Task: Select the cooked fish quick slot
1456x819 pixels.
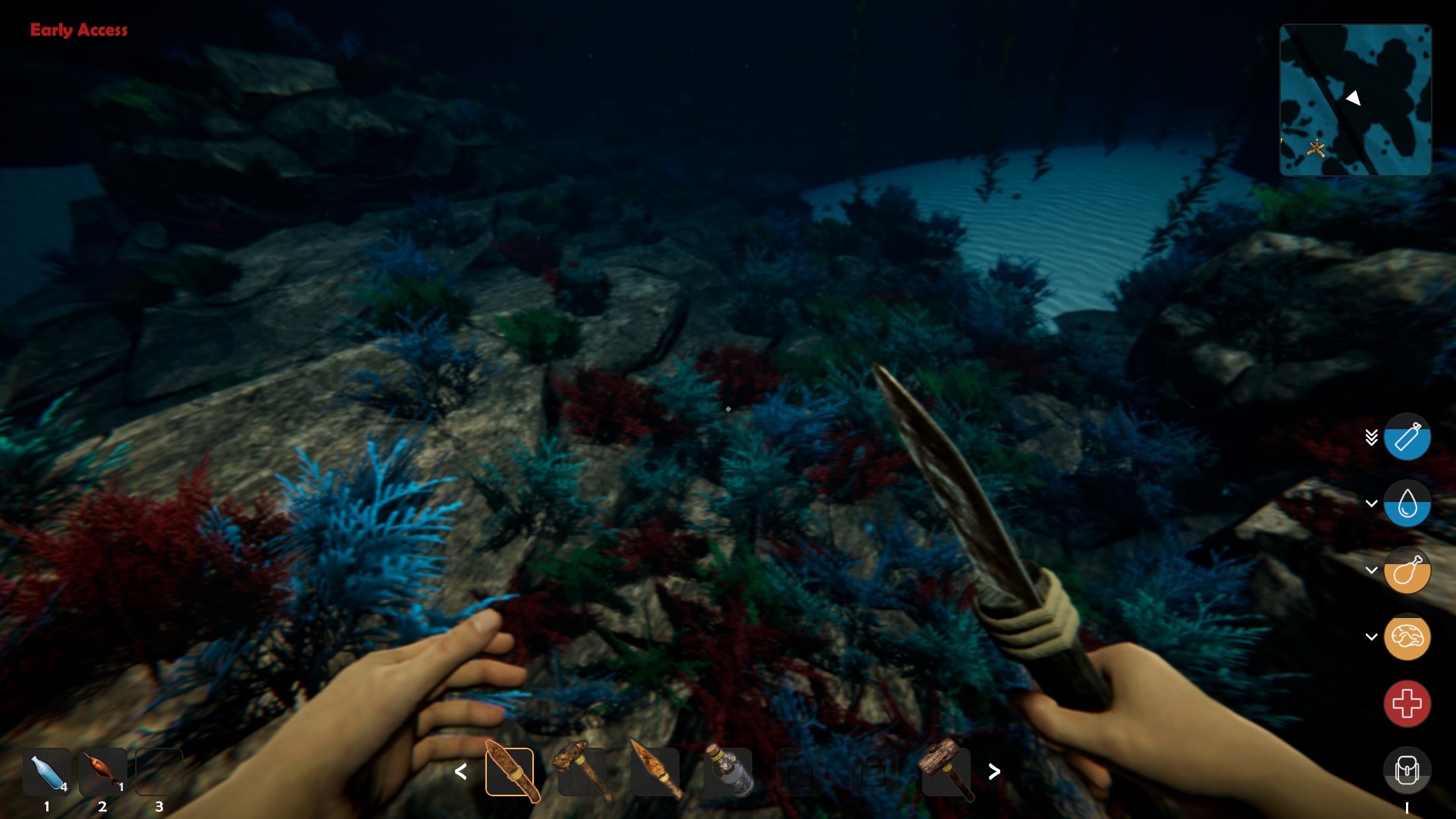Action: pos(103,772)
